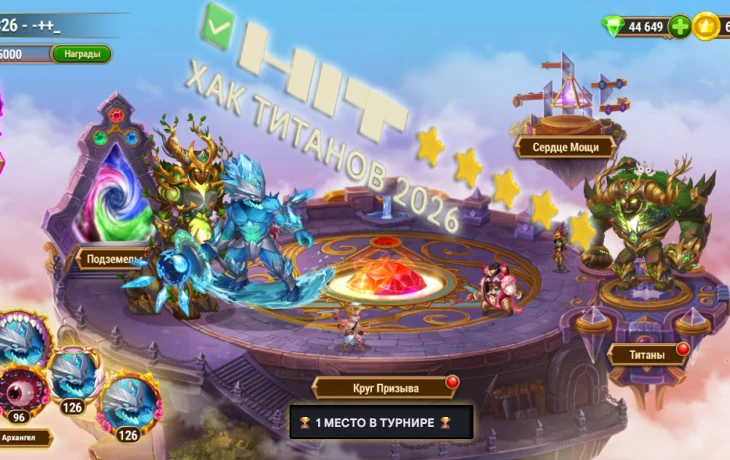Click the green emerald currency icon
Image resolution: width=730 pixels, height=460 pixels.
pyautogui.click(x=613, y=25)
